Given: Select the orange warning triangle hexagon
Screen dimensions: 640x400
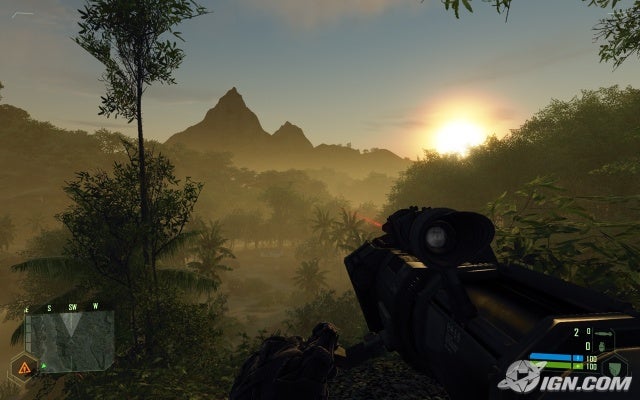Looking at the screenshot, I should 24,367.
